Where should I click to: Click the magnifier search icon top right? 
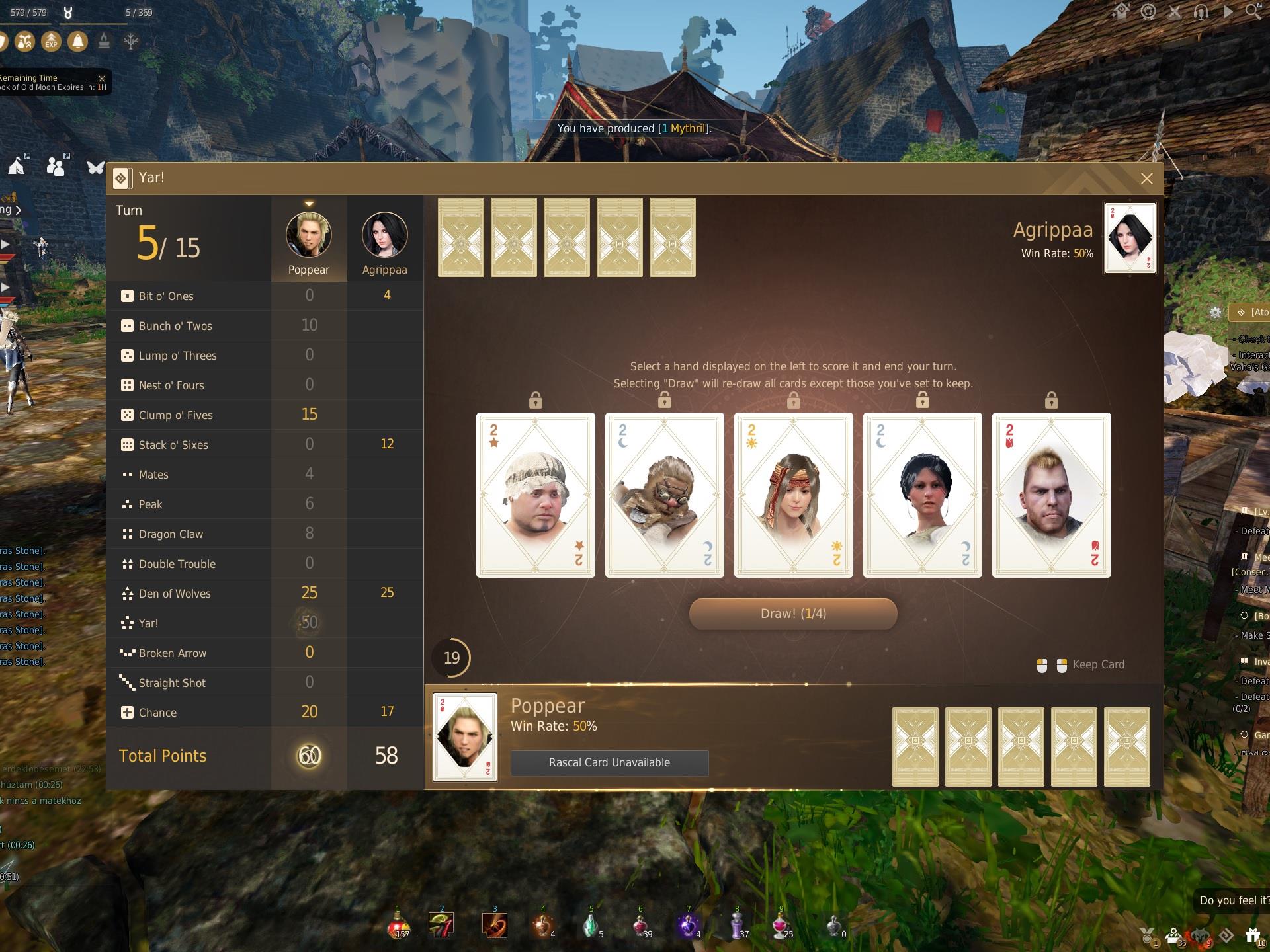pyautogui.click(x=1252, y=12)
